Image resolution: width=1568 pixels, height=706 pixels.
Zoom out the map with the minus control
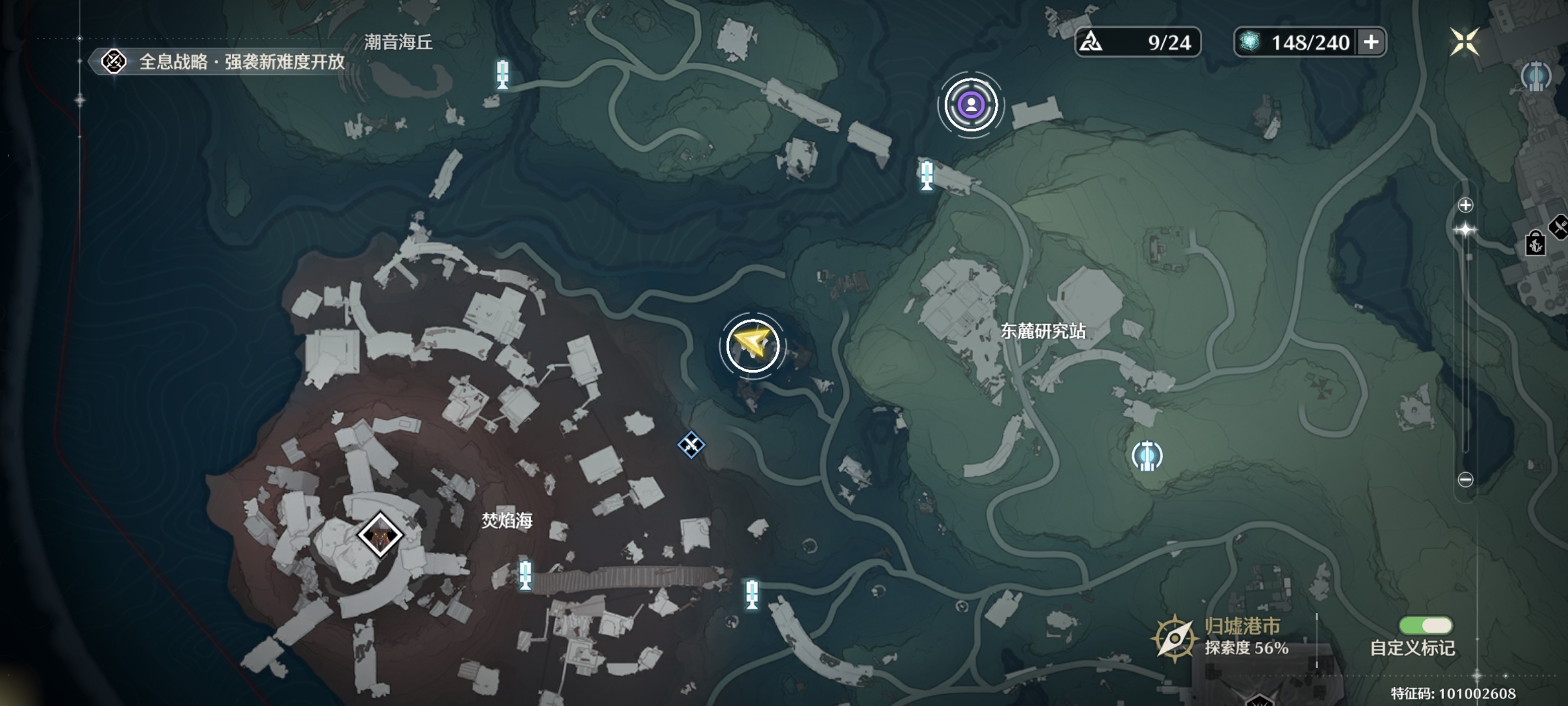[1465, 479]
